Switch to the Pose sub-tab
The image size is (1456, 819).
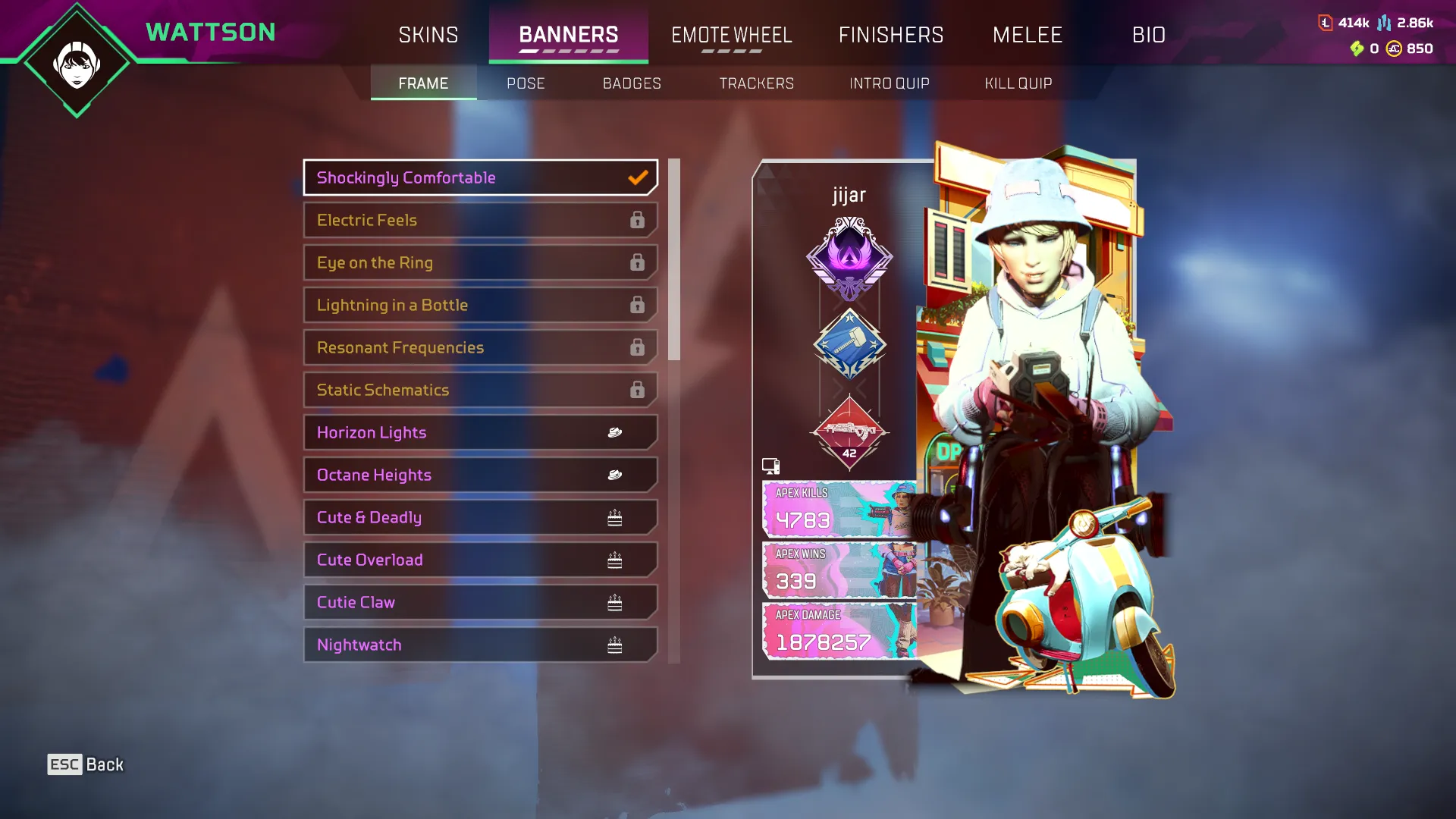[x=526, y=83]
